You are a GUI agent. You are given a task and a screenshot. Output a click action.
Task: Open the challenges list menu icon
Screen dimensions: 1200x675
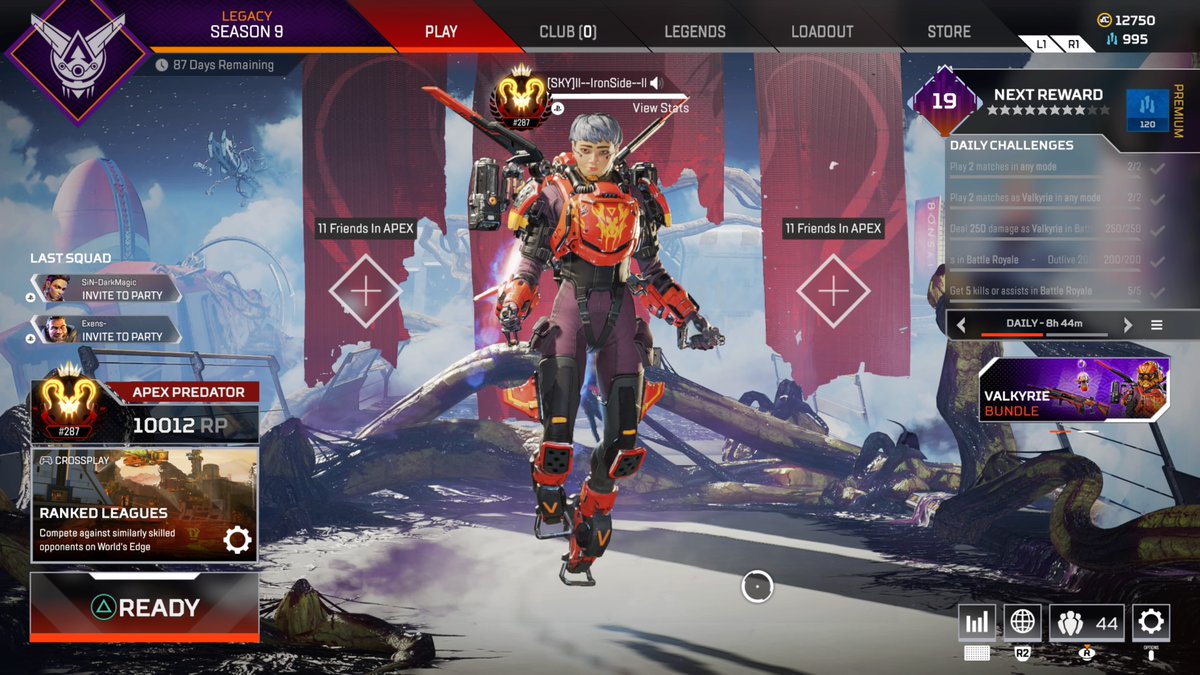point(1157,325)
